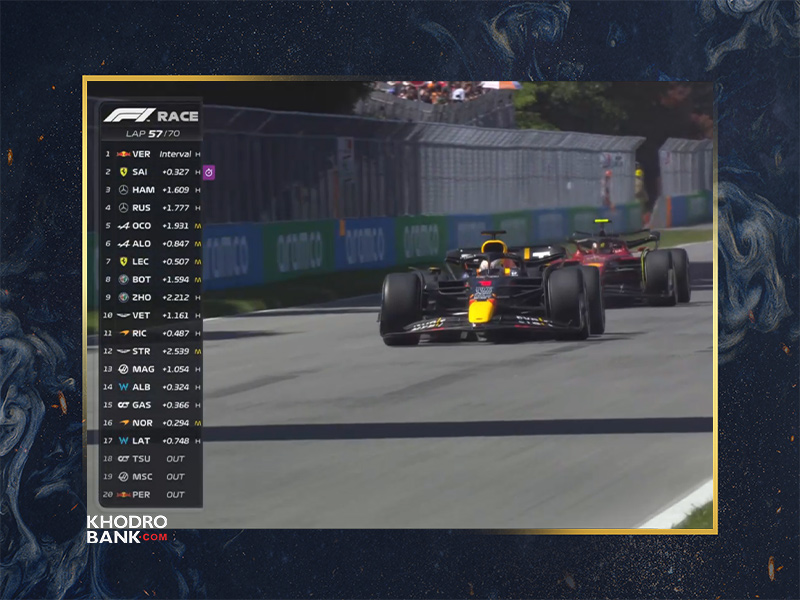This screenshot has width=800, height=600.
Task: Click the purple fastest lap stopwatch icon
Action: pyautogui.click(x=208, y=172)
